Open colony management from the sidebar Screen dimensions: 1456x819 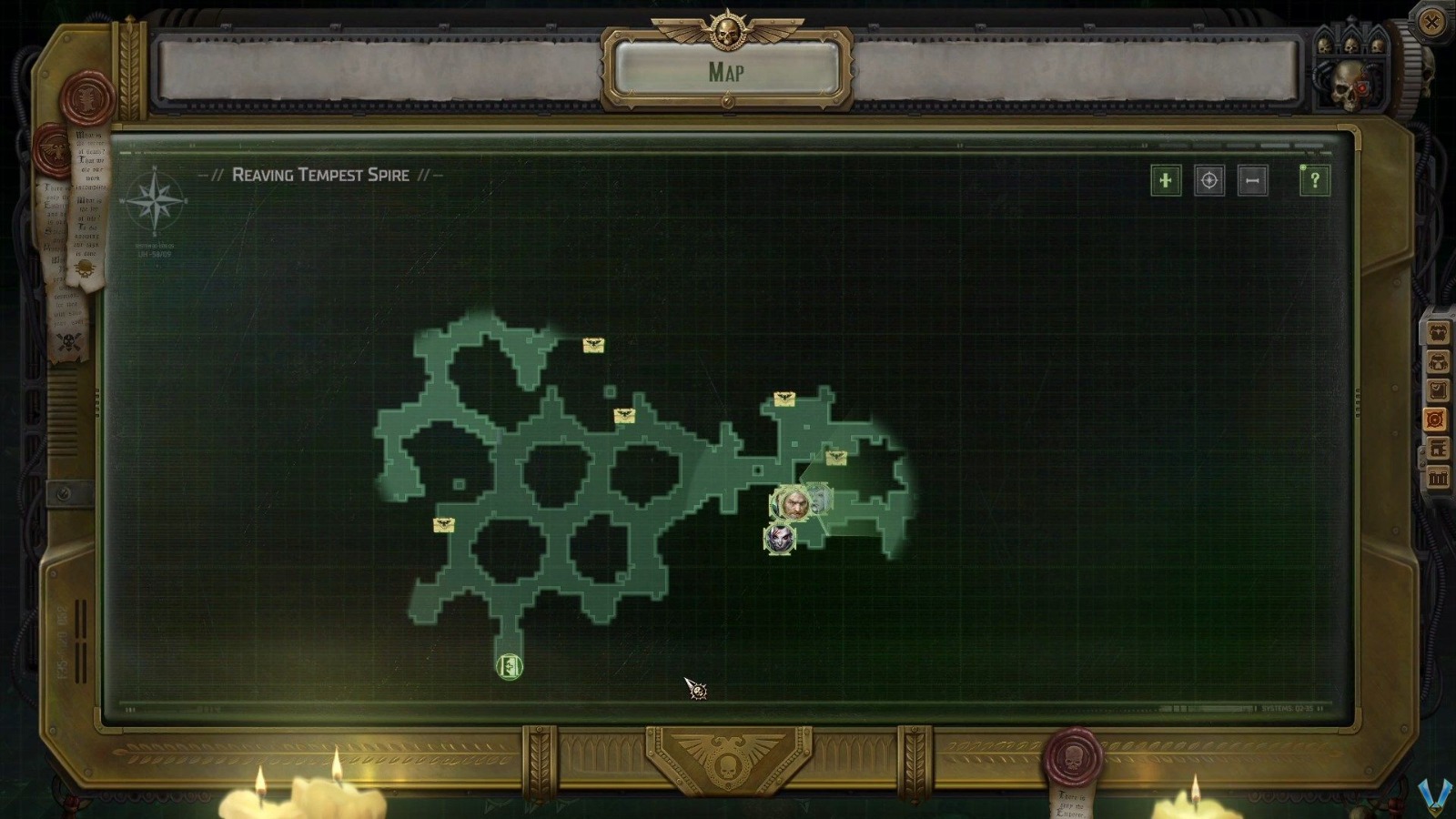point(1439,448)
